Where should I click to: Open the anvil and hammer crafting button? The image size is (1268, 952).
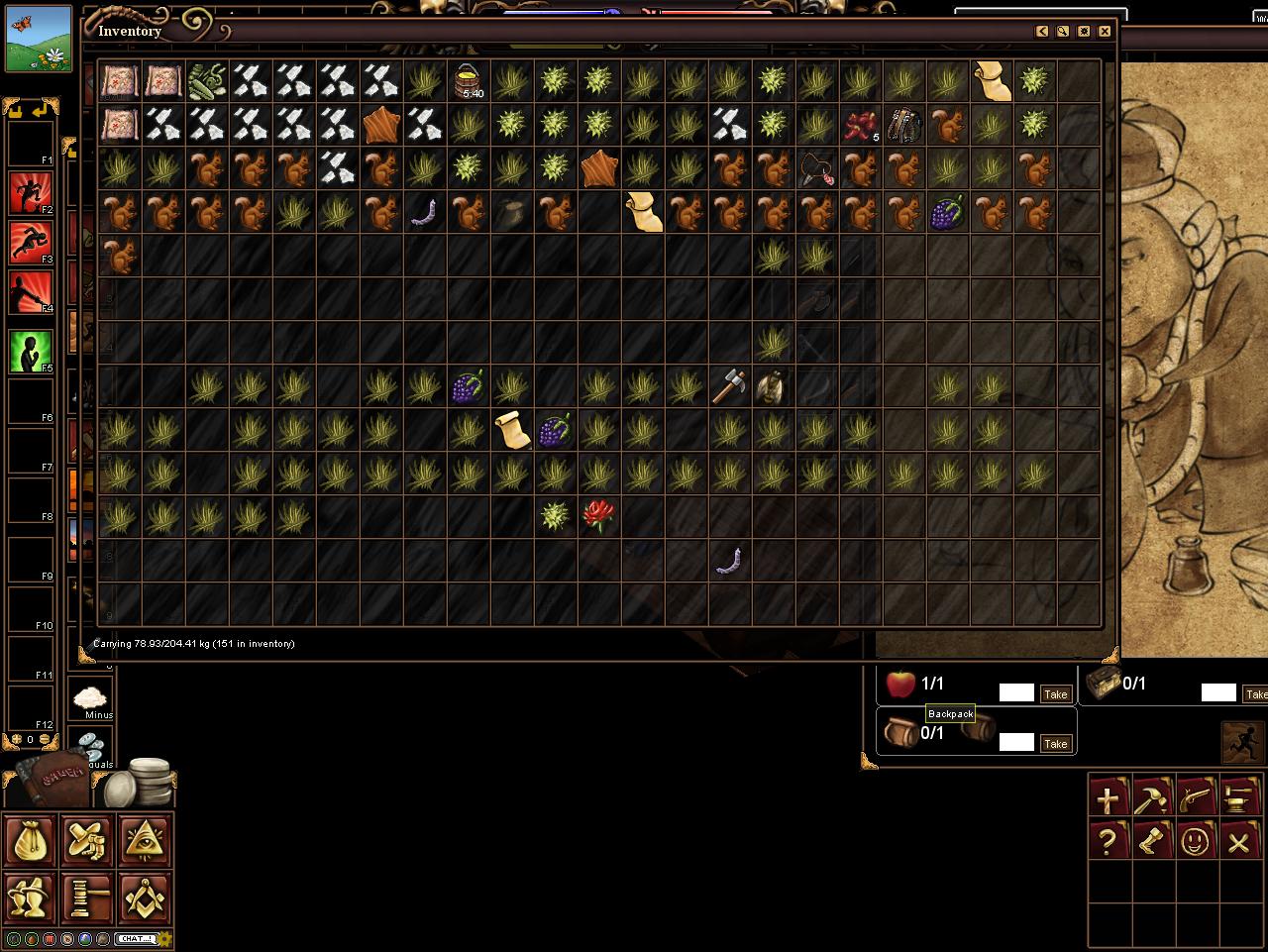tap(1238, 796)
